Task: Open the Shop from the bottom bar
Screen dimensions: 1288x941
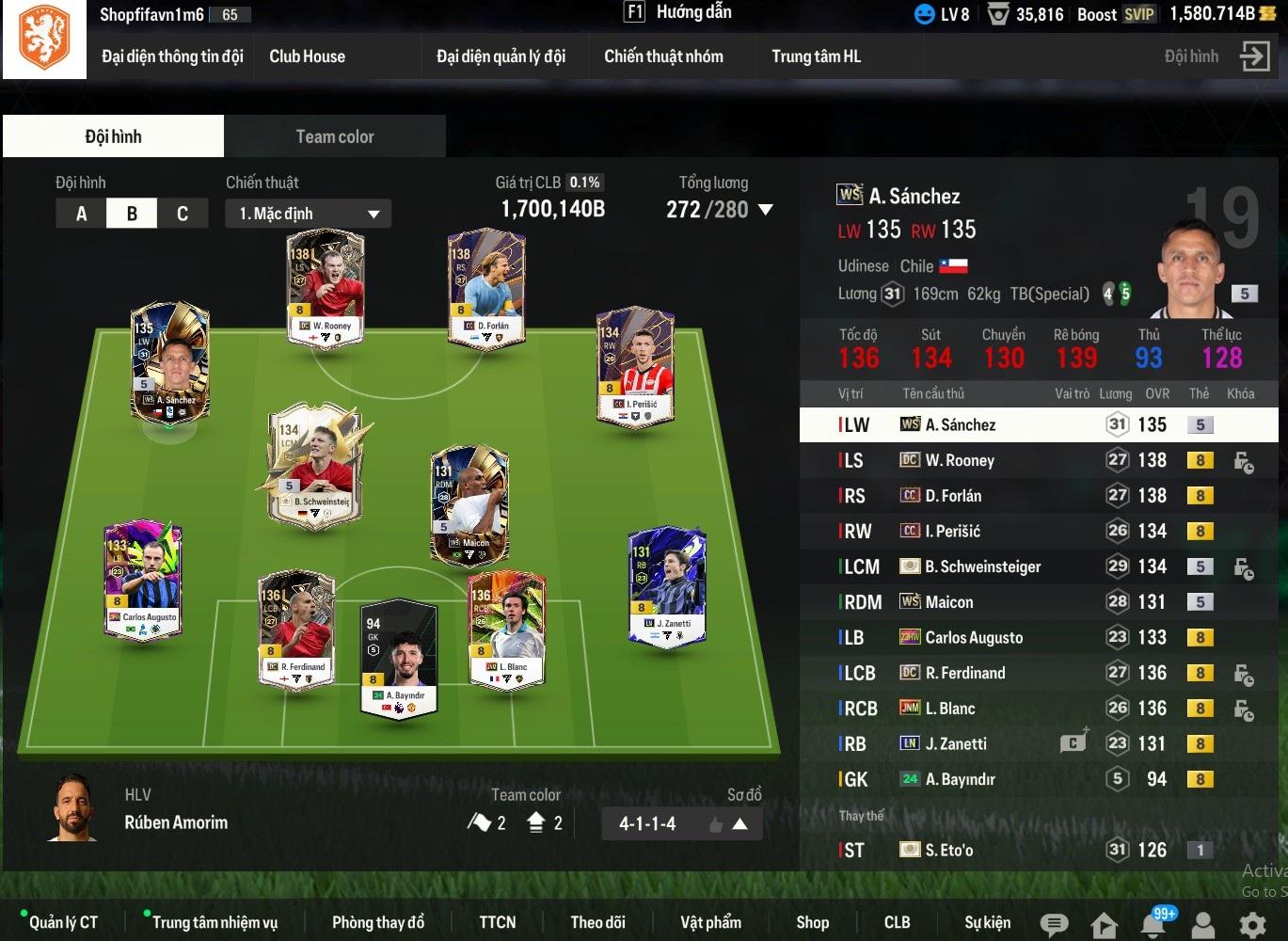Action: coord(812,922)
